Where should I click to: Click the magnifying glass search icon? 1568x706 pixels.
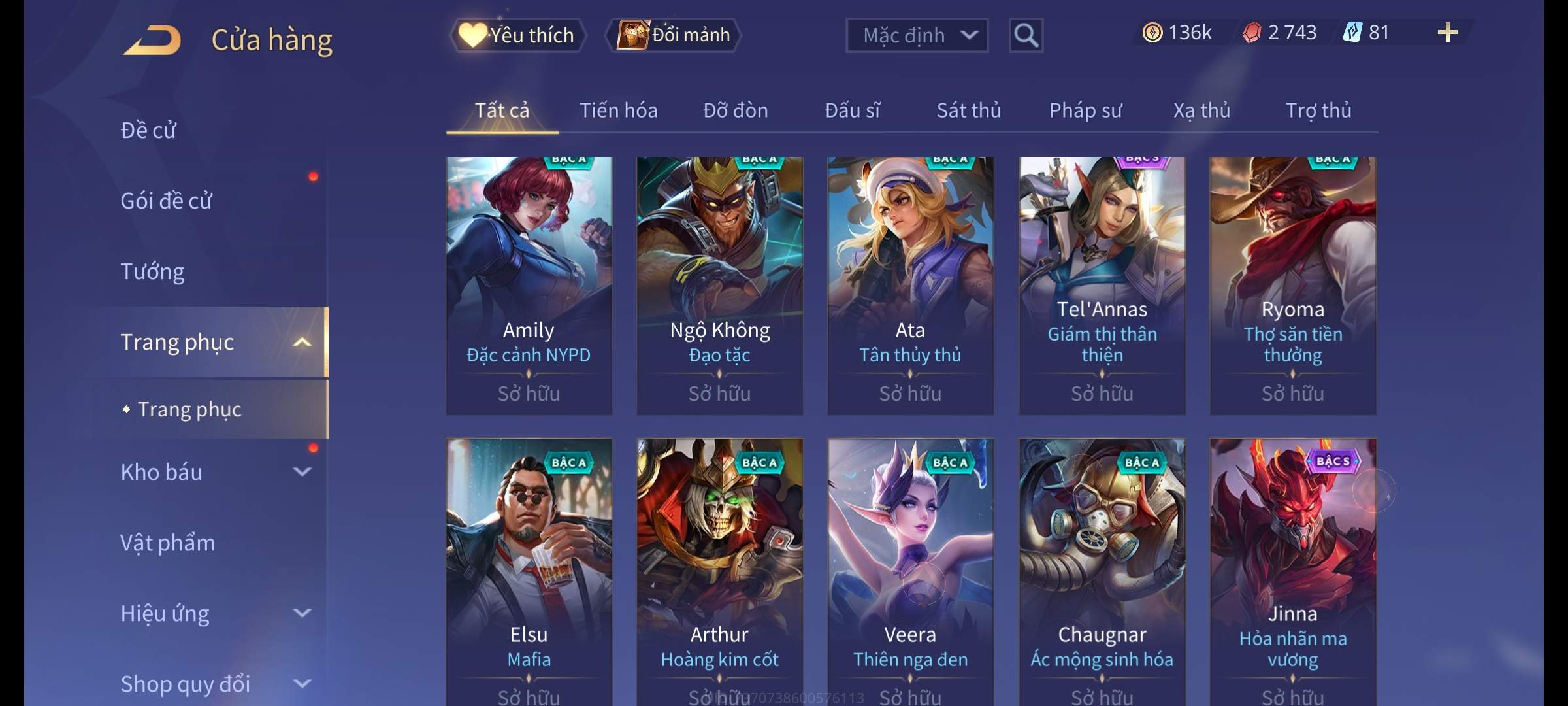pyautogui.click(x=1026, y=35)
